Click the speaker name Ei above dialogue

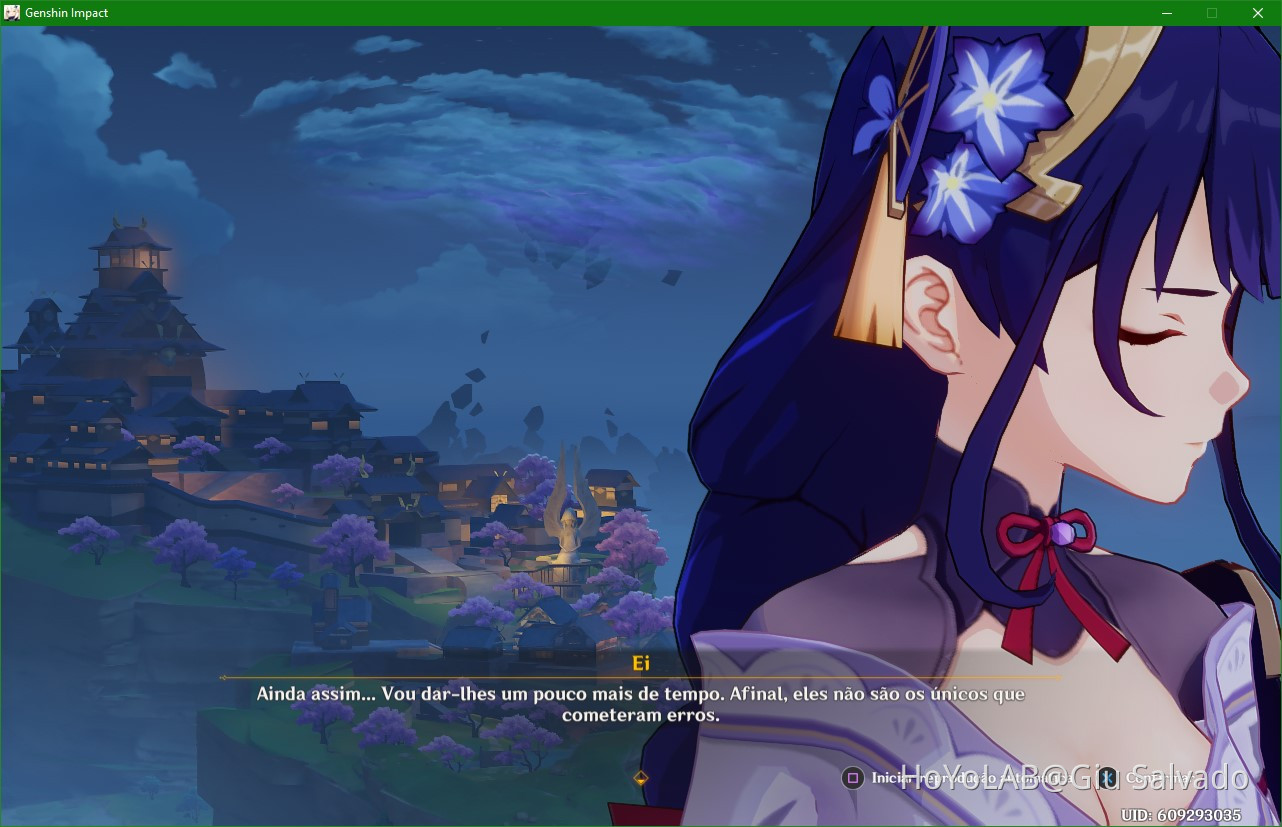coord(642,663)
